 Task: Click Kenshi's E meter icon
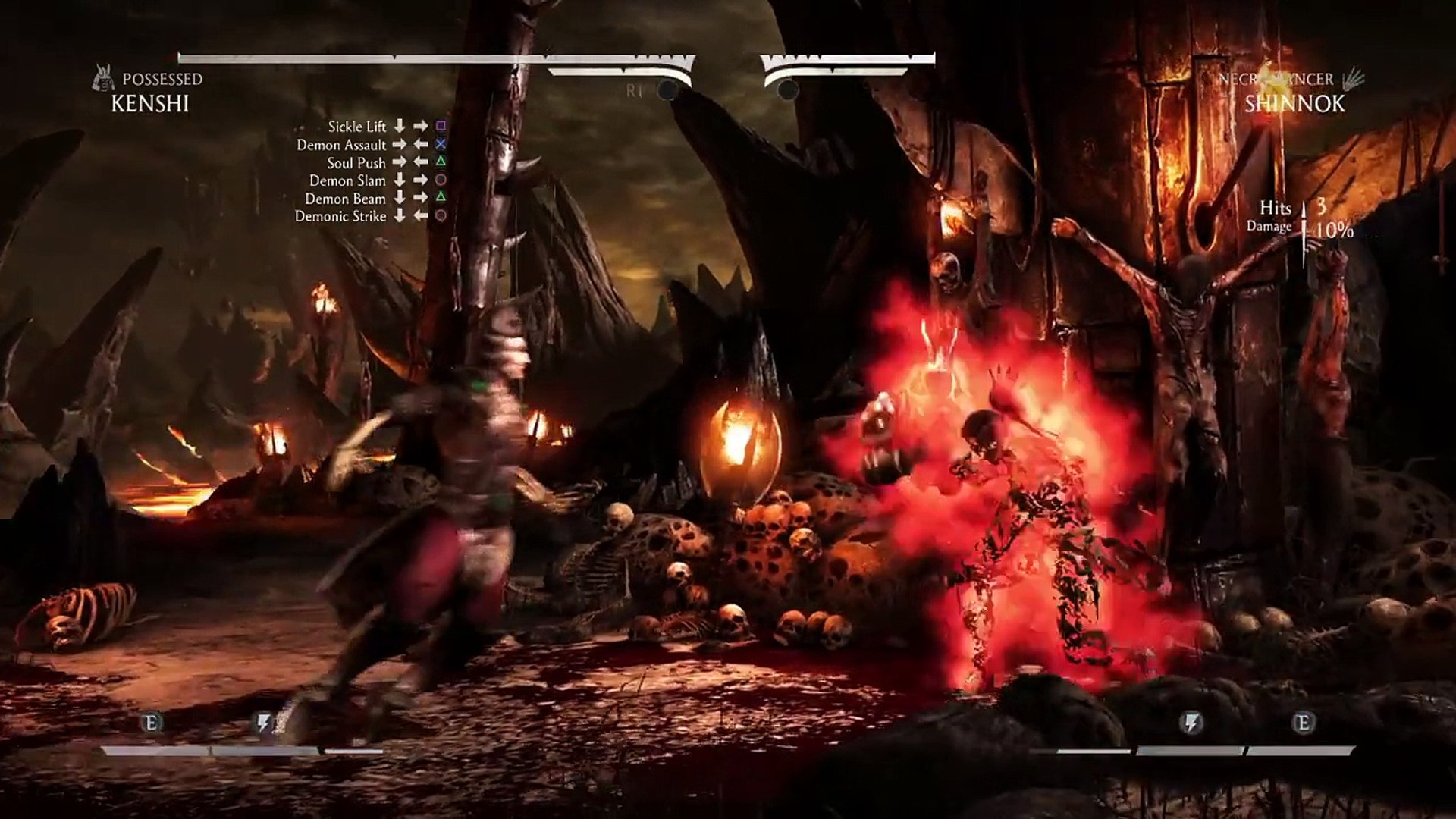(151, 722)
